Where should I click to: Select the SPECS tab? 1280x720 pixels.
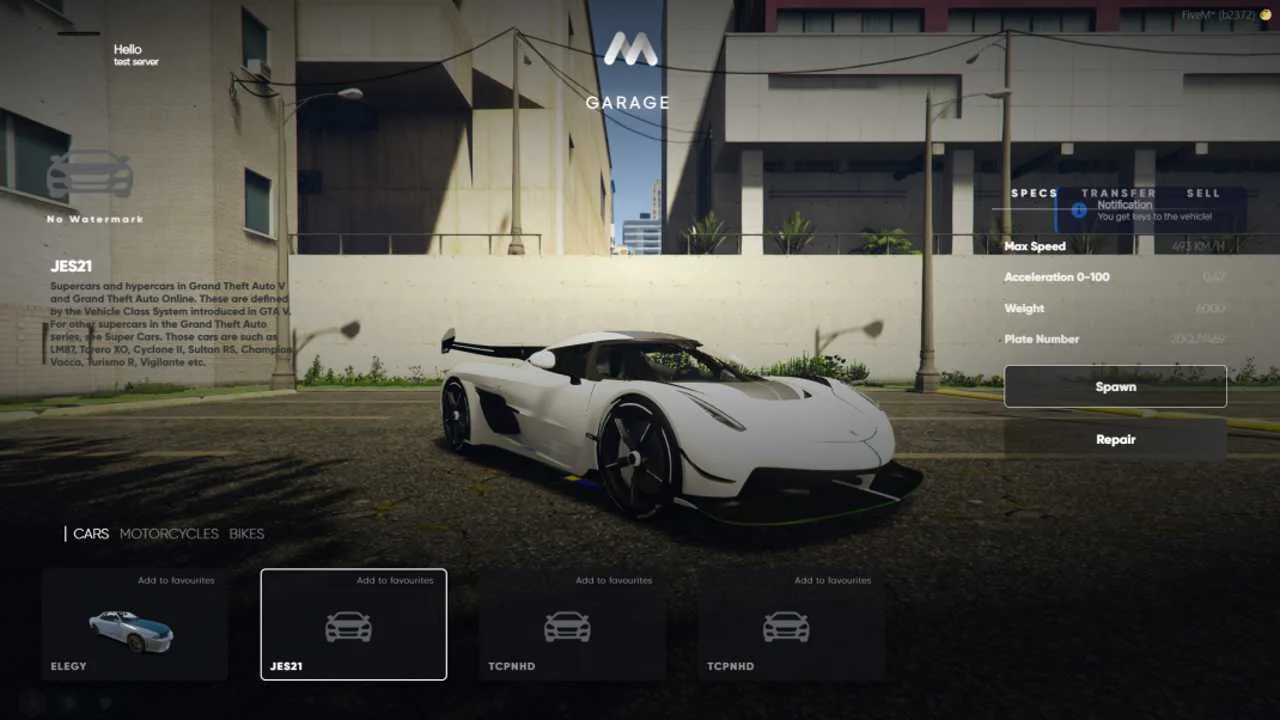click(1032, 193)
